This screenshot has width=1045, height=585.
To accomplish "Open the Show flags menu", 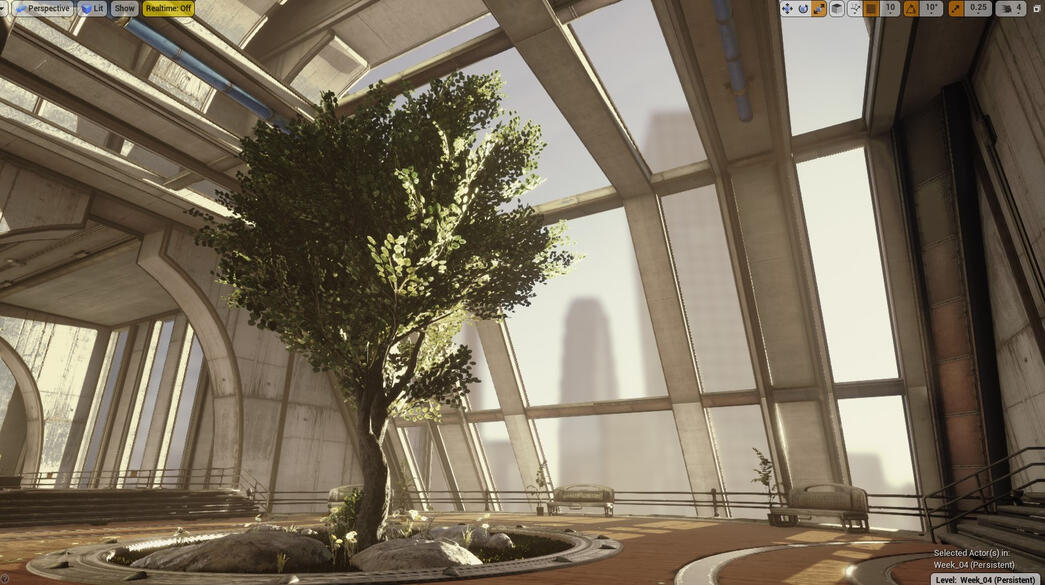I will click(x=124, y=8).
